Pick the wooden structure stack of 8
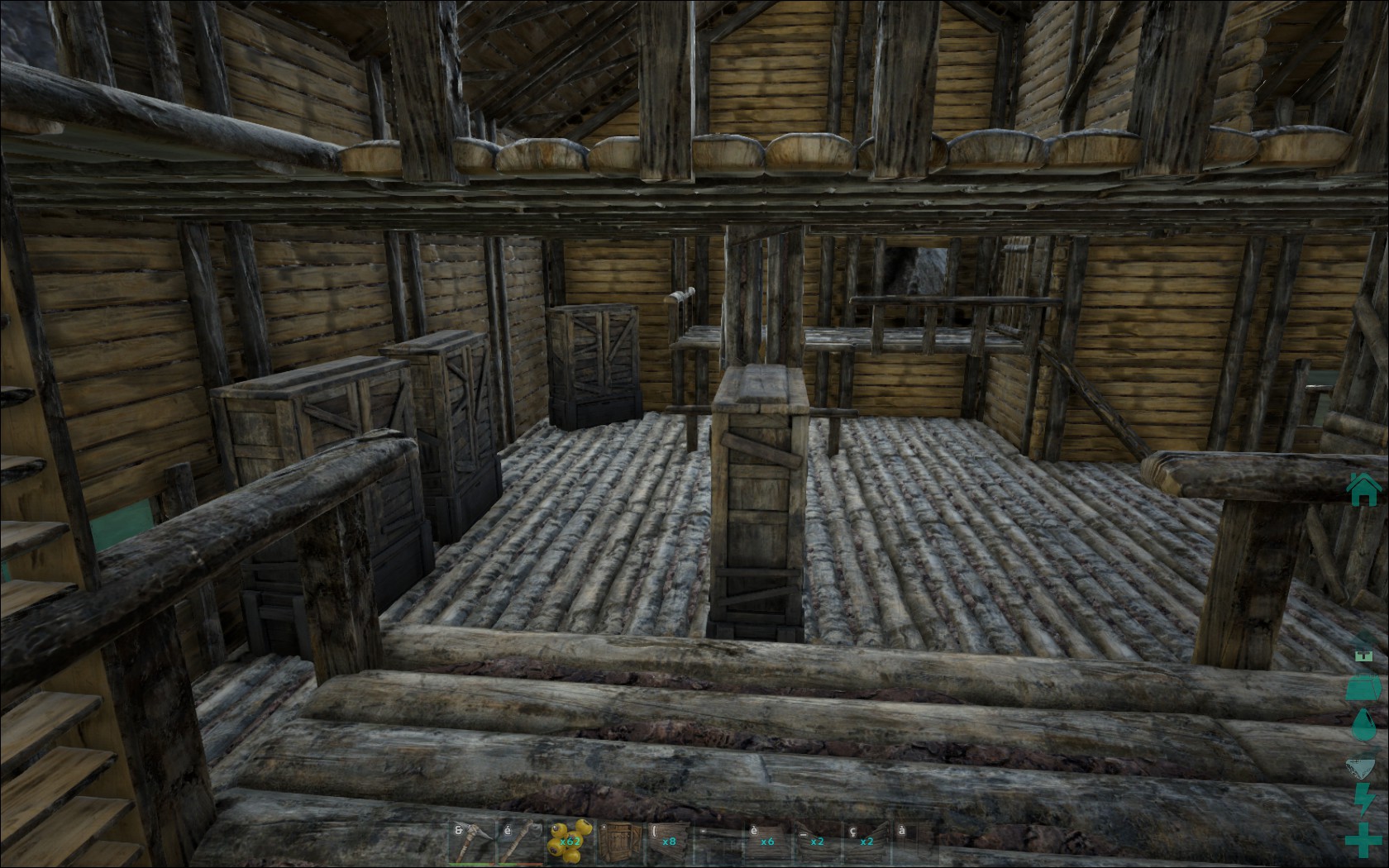This screenshot has height=868, width=1389. coord(668,842)
